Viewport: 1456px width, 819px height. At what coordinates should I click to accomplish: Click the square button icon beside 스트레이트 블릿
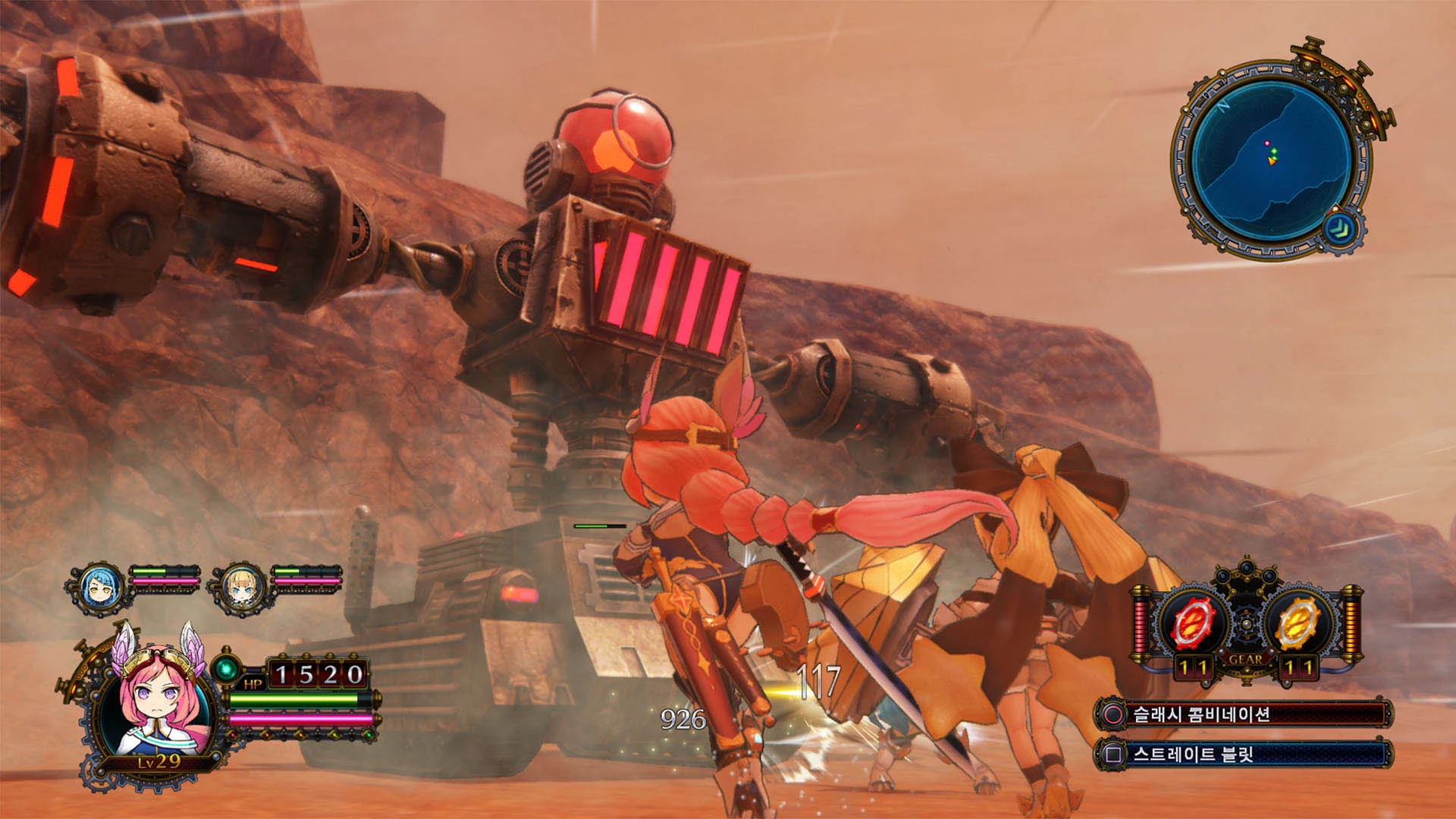[1115, 755]
